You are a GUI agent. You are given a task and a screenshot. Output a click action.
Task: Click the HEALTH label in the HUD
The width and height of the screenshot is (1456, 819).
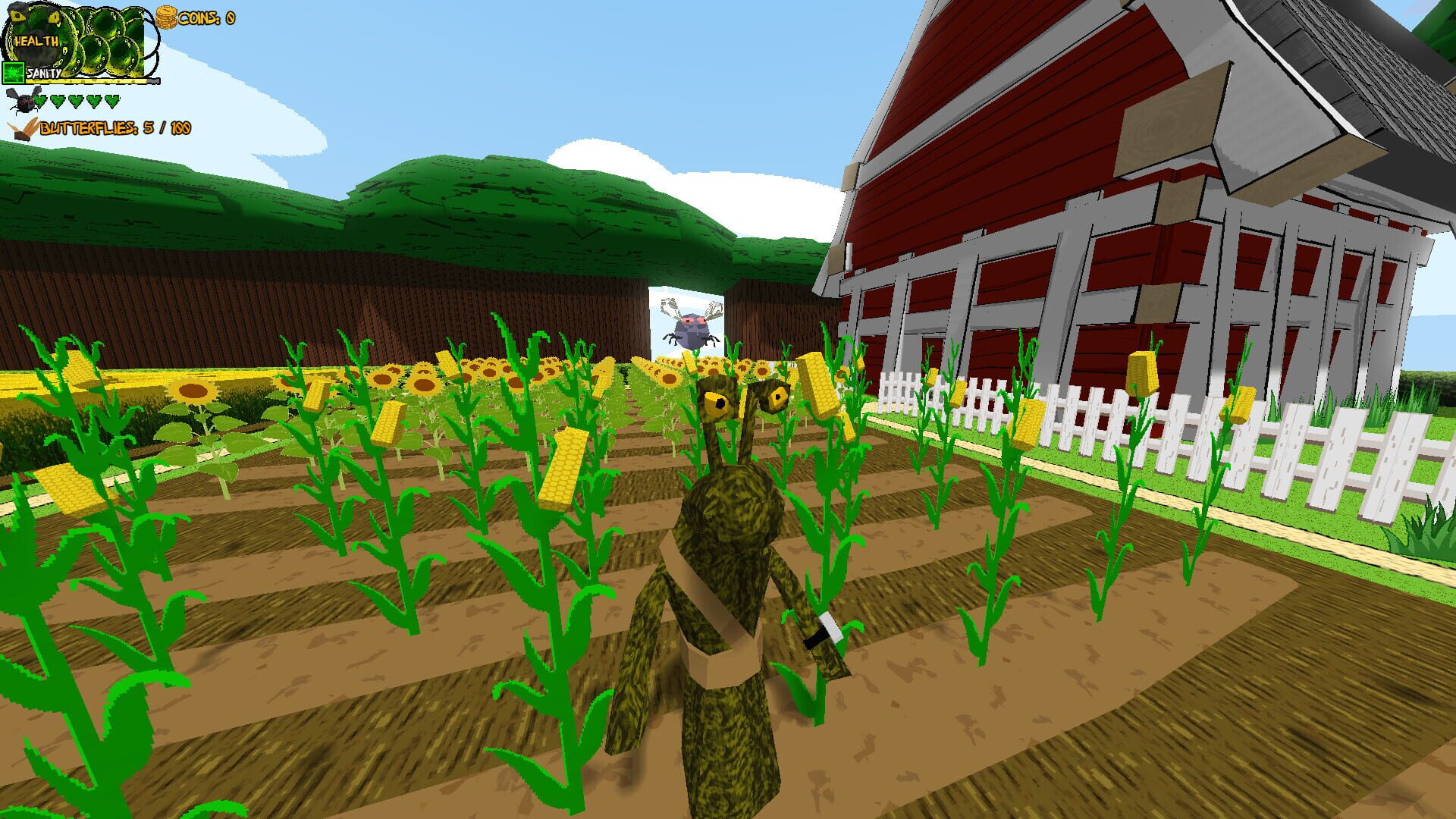[36, 42]
